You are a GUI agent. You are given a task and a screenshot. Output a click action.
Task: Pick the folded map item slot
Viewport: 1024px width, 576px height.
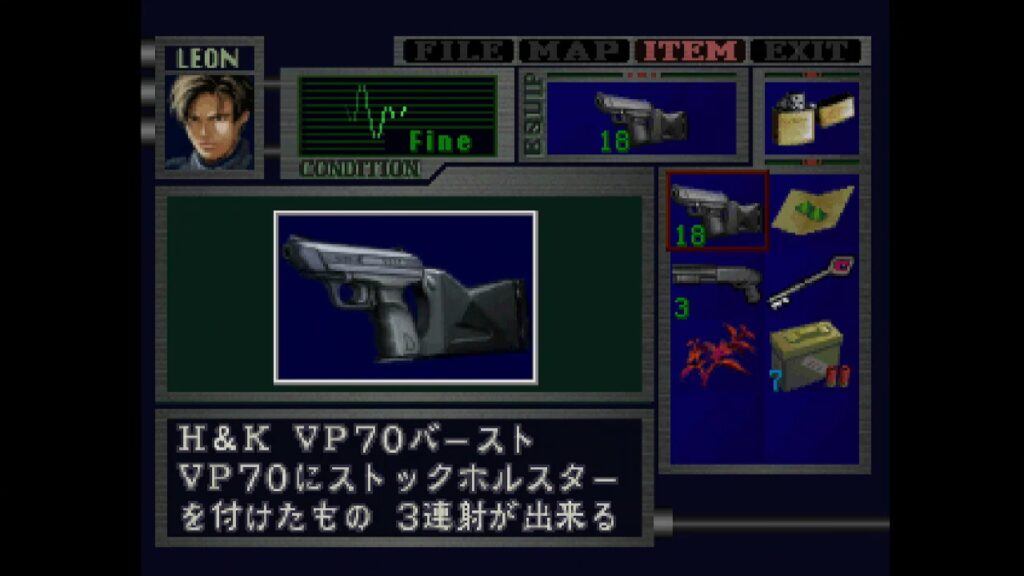coord(812,210)
